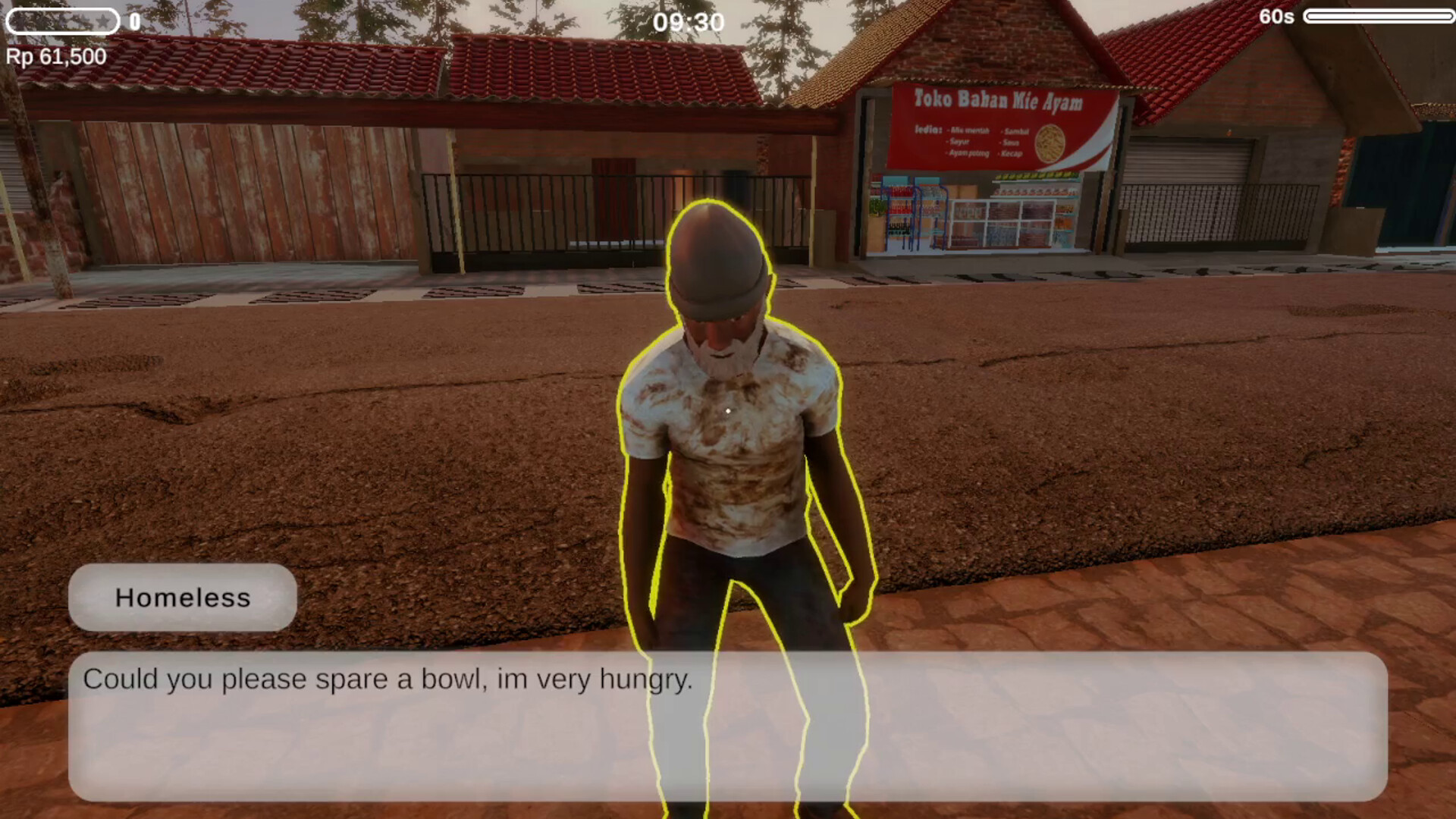Image resolution: width=1456 pixels, height=819 pixels.
Task: Click the Homeless label button
Action: pyautogui.click(x=183, y=598)
